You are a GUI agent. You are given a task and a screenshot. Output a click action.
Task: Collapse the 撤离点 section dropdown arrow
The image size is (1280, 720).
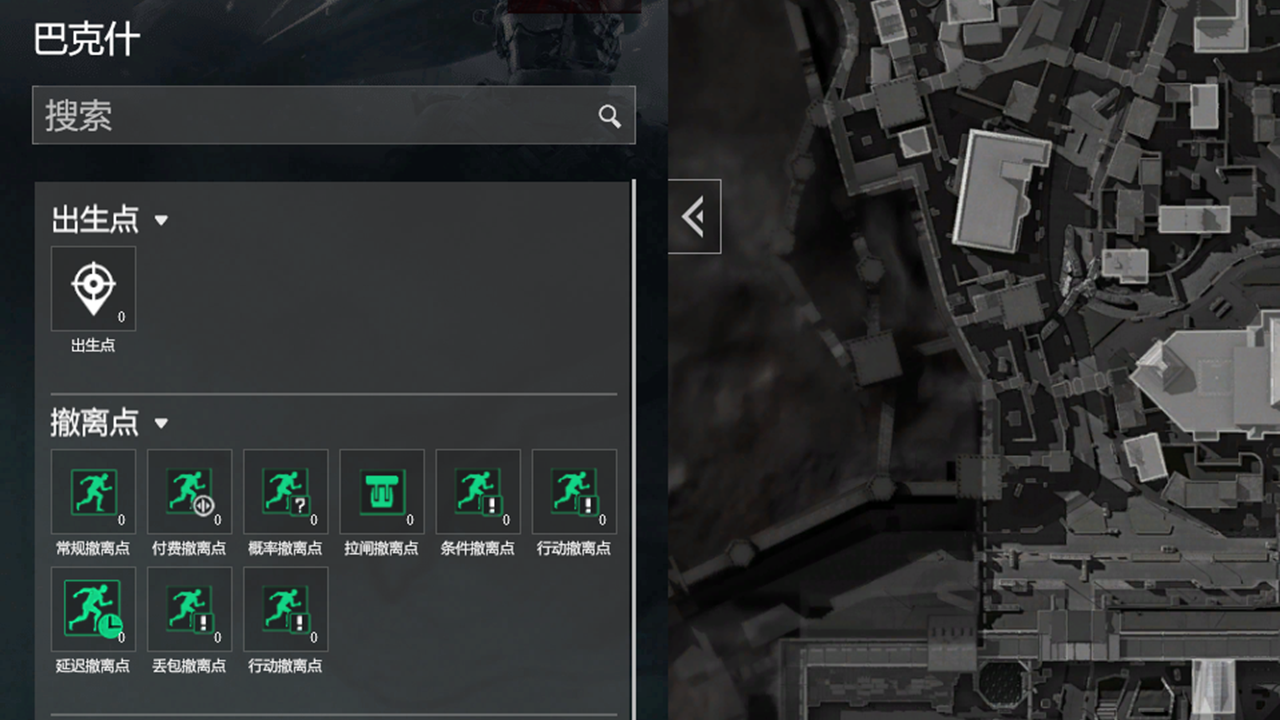coord(161,424)
